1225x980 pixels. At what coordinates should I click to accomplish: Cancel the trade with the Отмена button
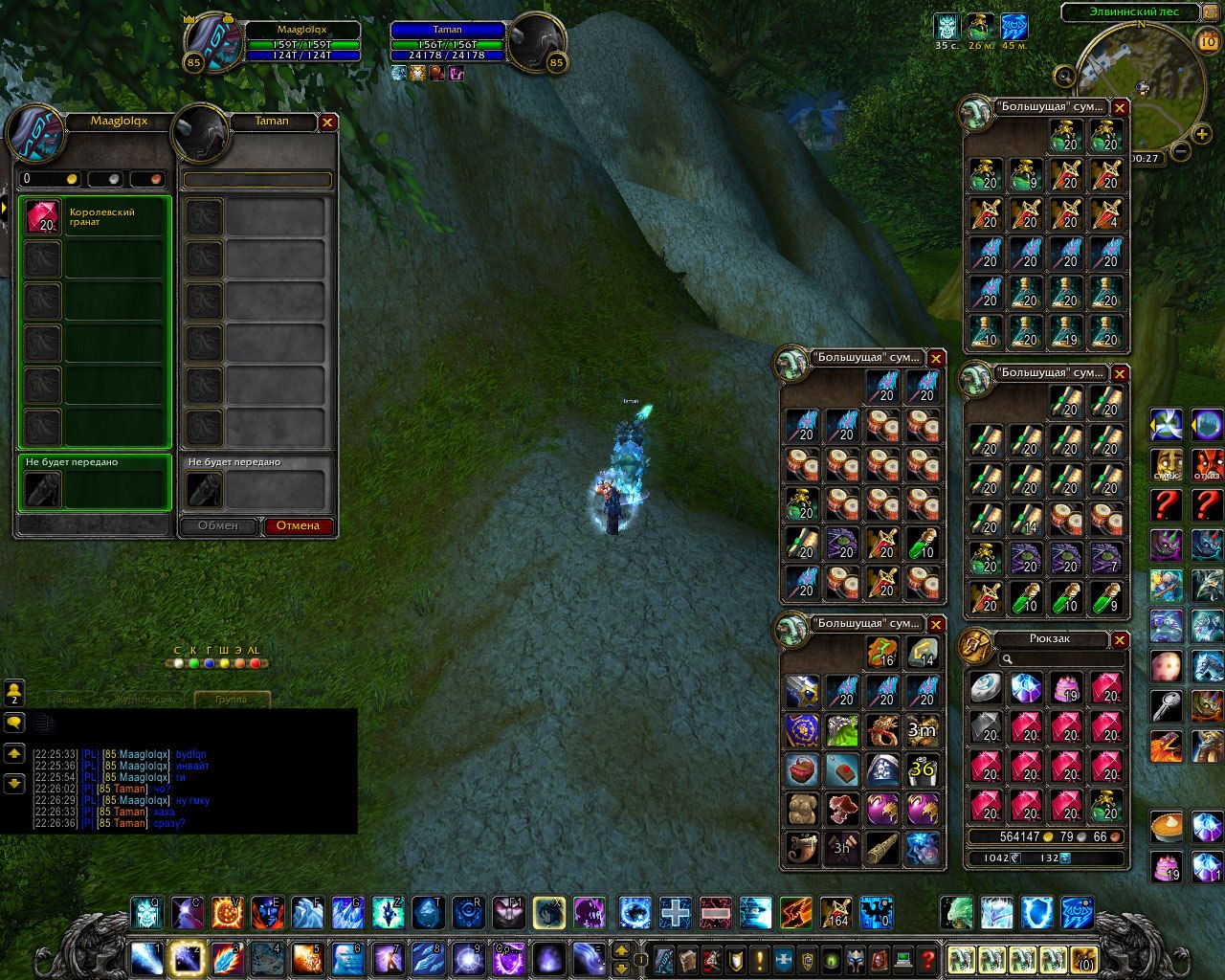tap(299, 525)
